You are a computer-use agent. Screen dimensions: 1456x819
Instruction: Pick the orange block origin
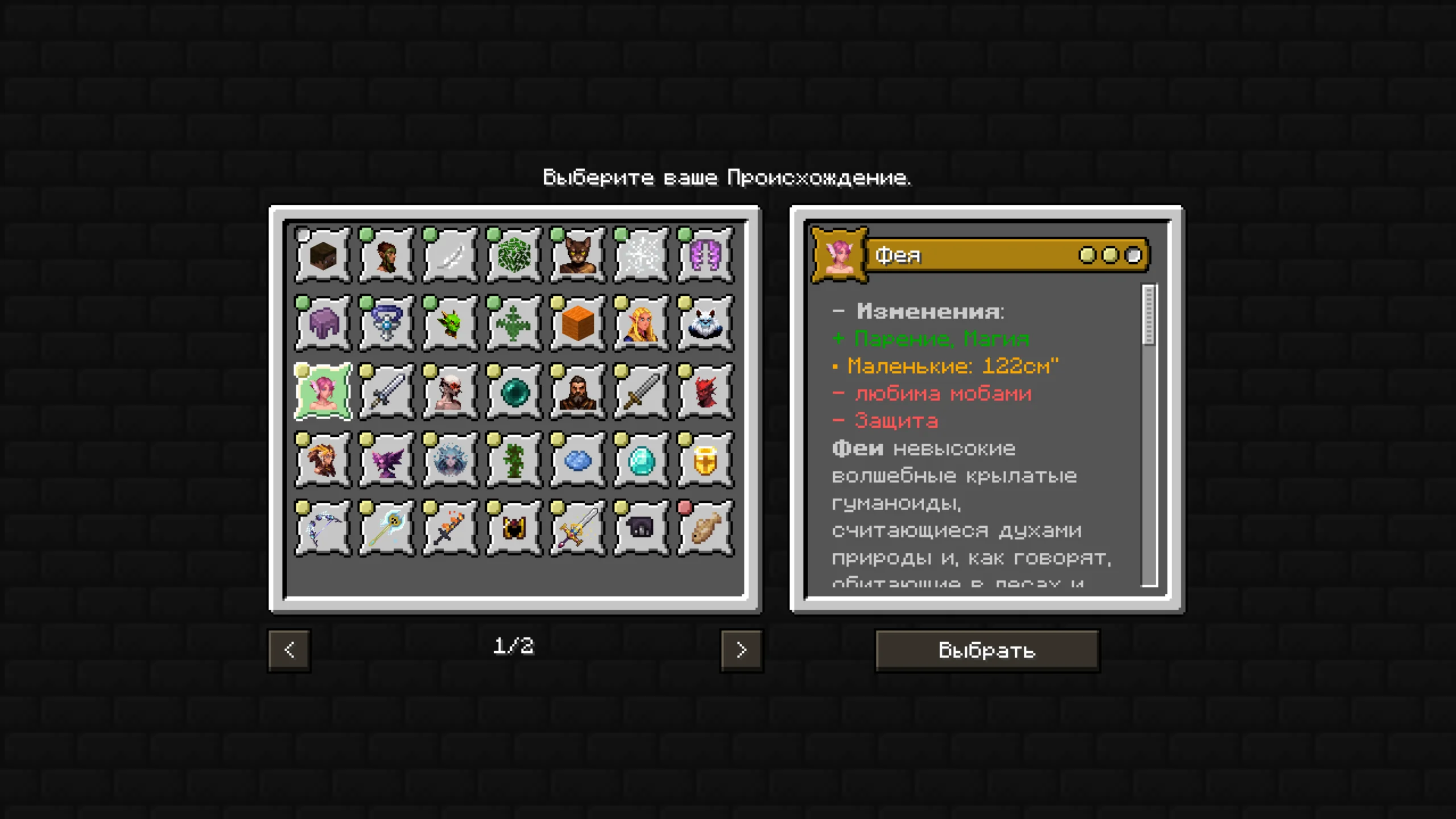(x=578, y=324)
